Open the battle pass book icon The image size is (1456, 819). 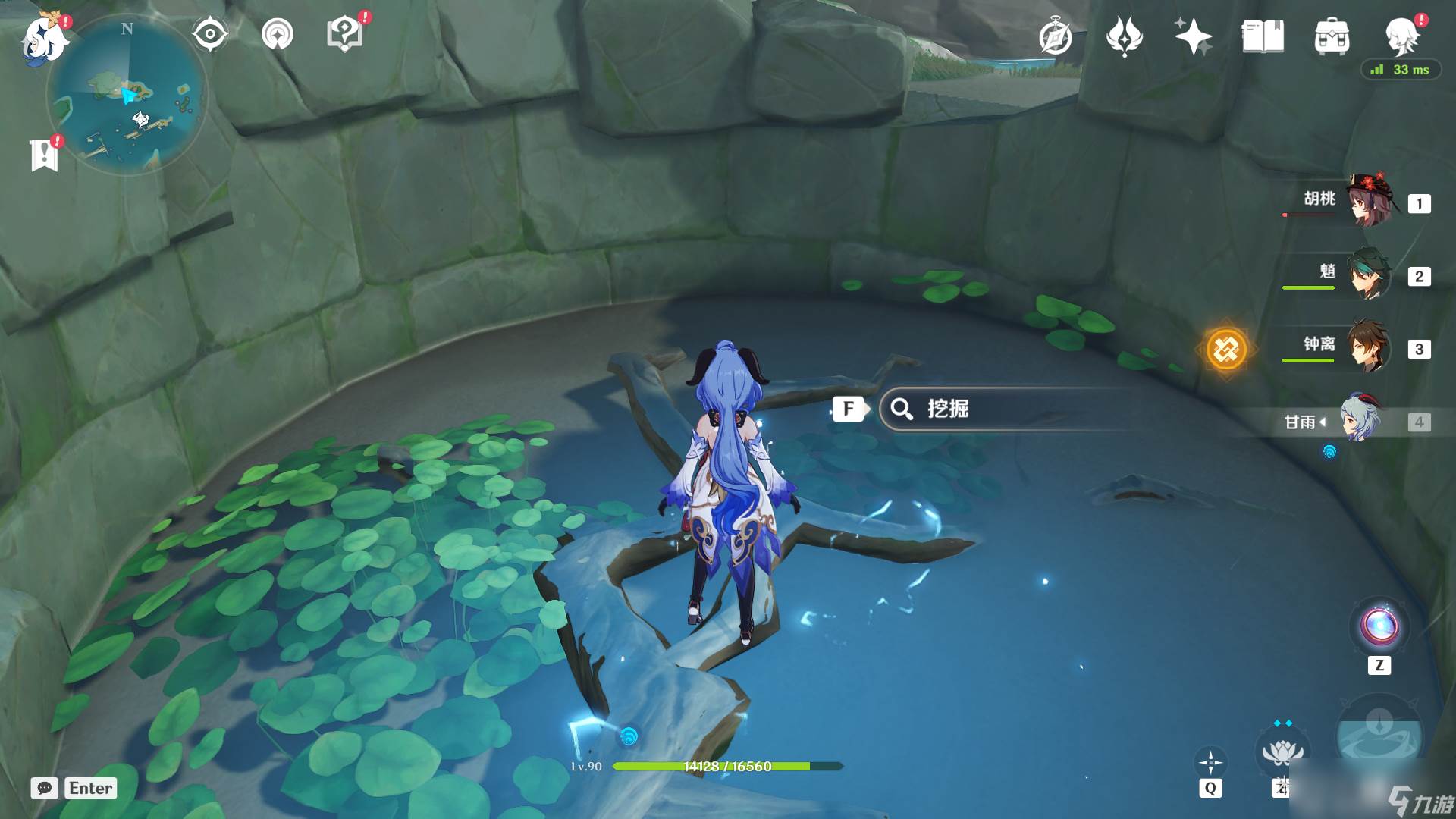coord(1263,36)
